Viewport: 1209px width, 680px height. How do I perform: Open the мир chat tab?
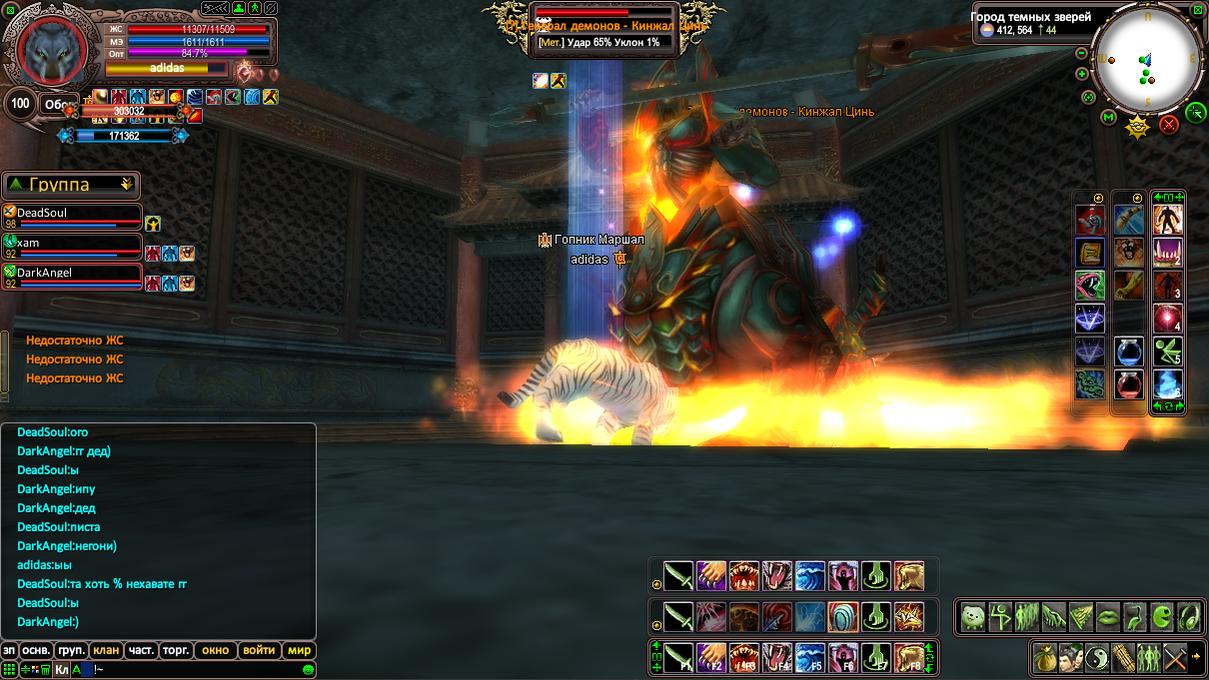point(299,650)
